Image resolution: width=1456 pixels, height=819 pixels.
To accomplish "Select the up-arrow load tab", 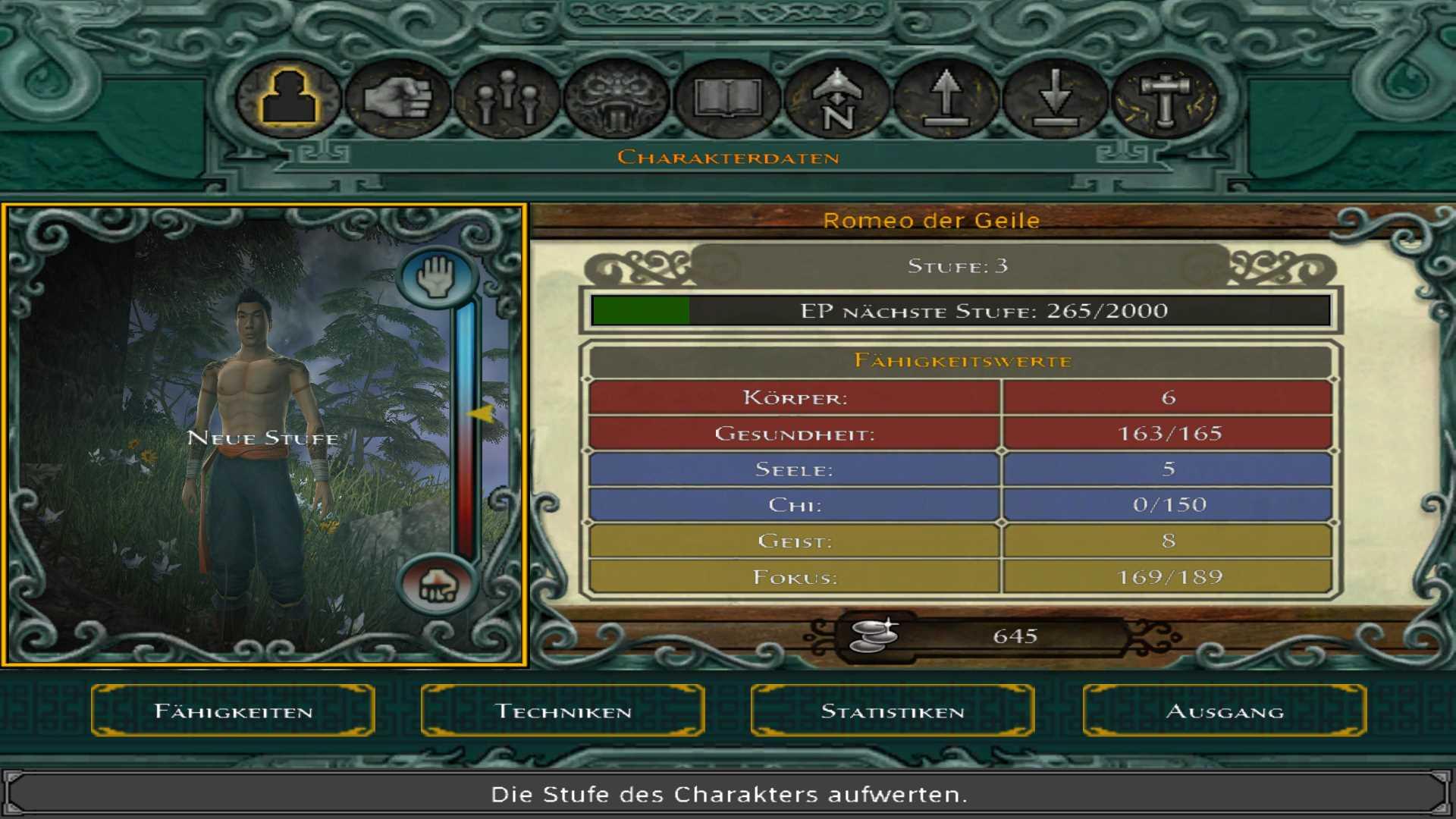I will [946, 99].
